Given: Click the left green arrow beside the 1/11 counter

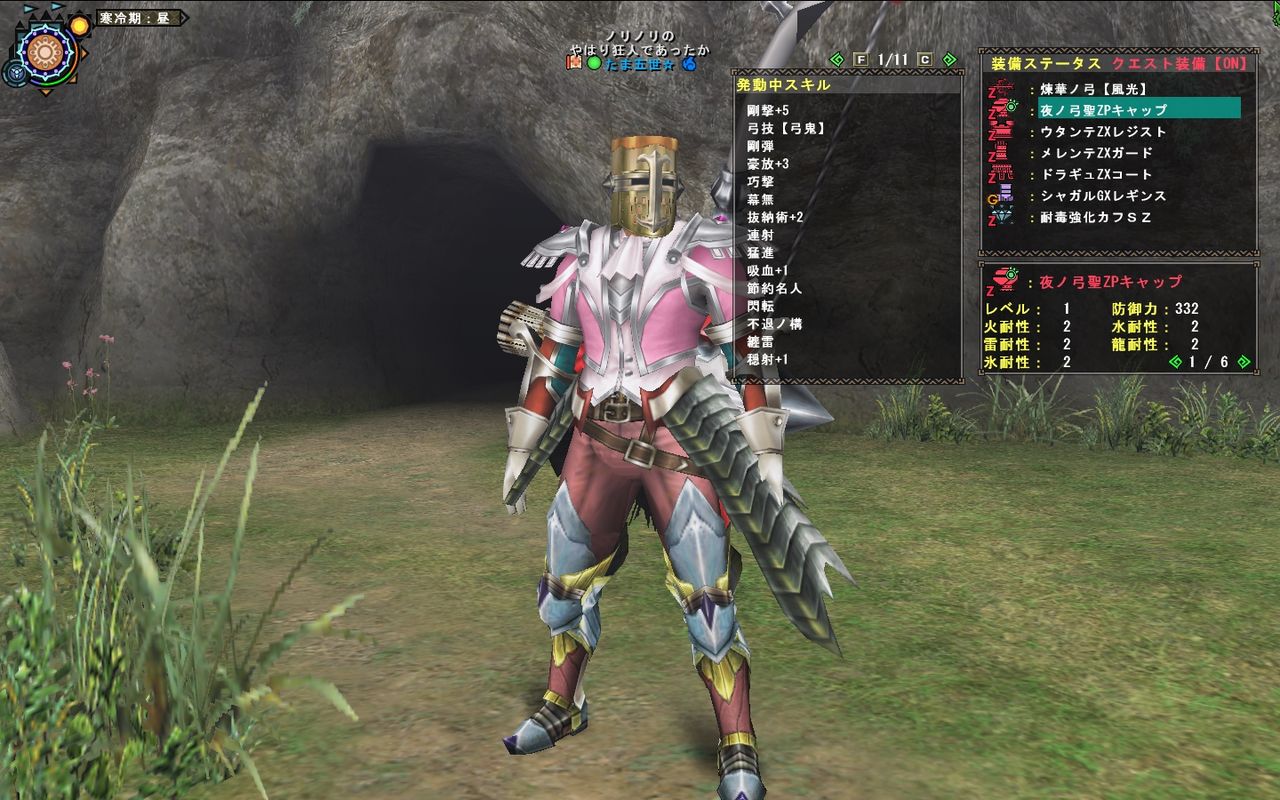Looking at the screenshot, I should coord(835,60).
